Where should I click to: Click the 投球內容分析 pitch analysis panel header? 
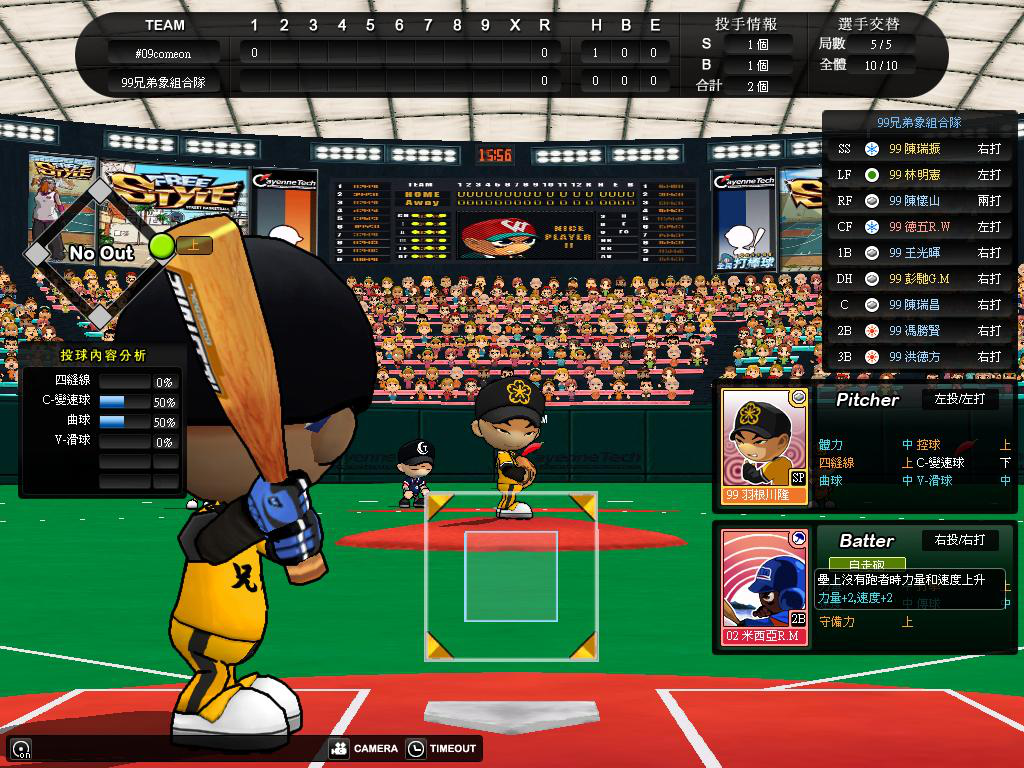[103, 355]
